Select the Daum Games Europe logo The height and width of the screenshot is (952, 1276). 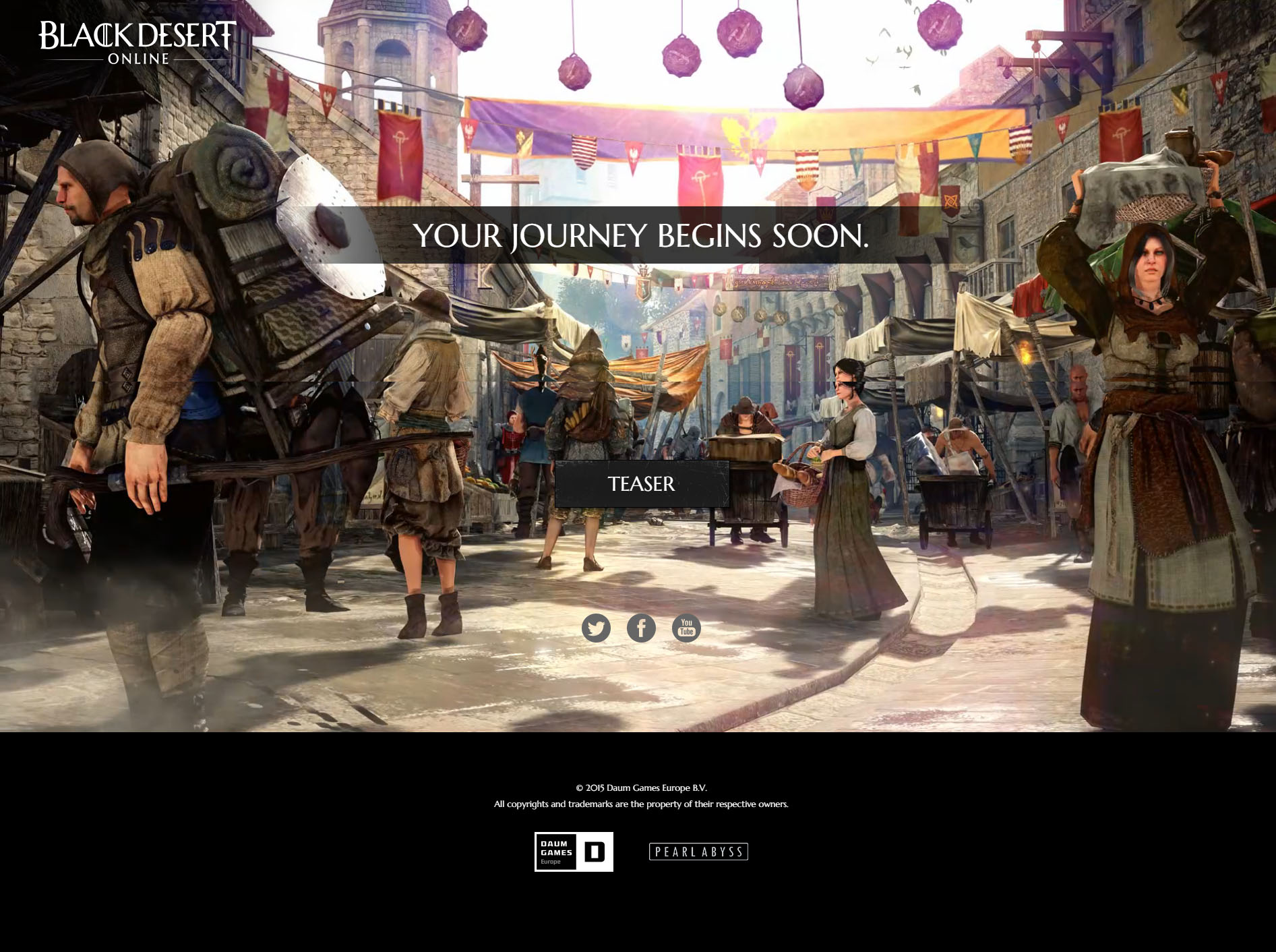coord(574,852)
